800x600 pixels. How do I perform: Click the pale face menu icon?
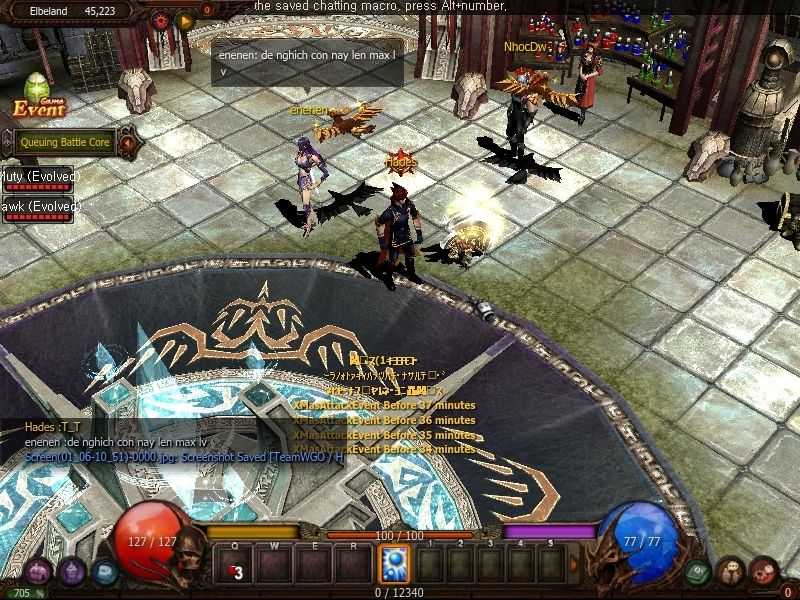point(731,572)
